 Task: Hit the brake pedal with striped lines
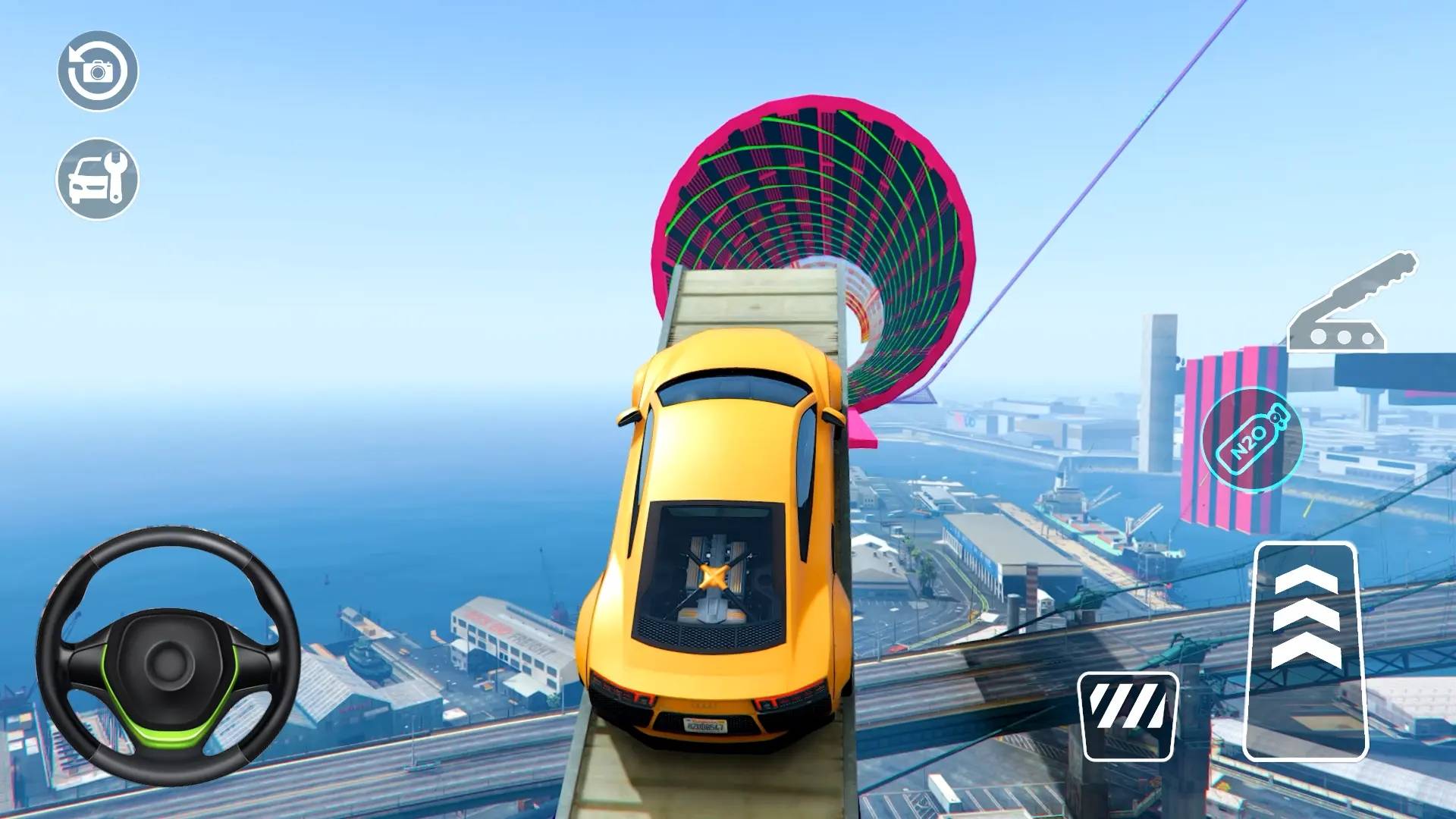tap(1128, 716)
